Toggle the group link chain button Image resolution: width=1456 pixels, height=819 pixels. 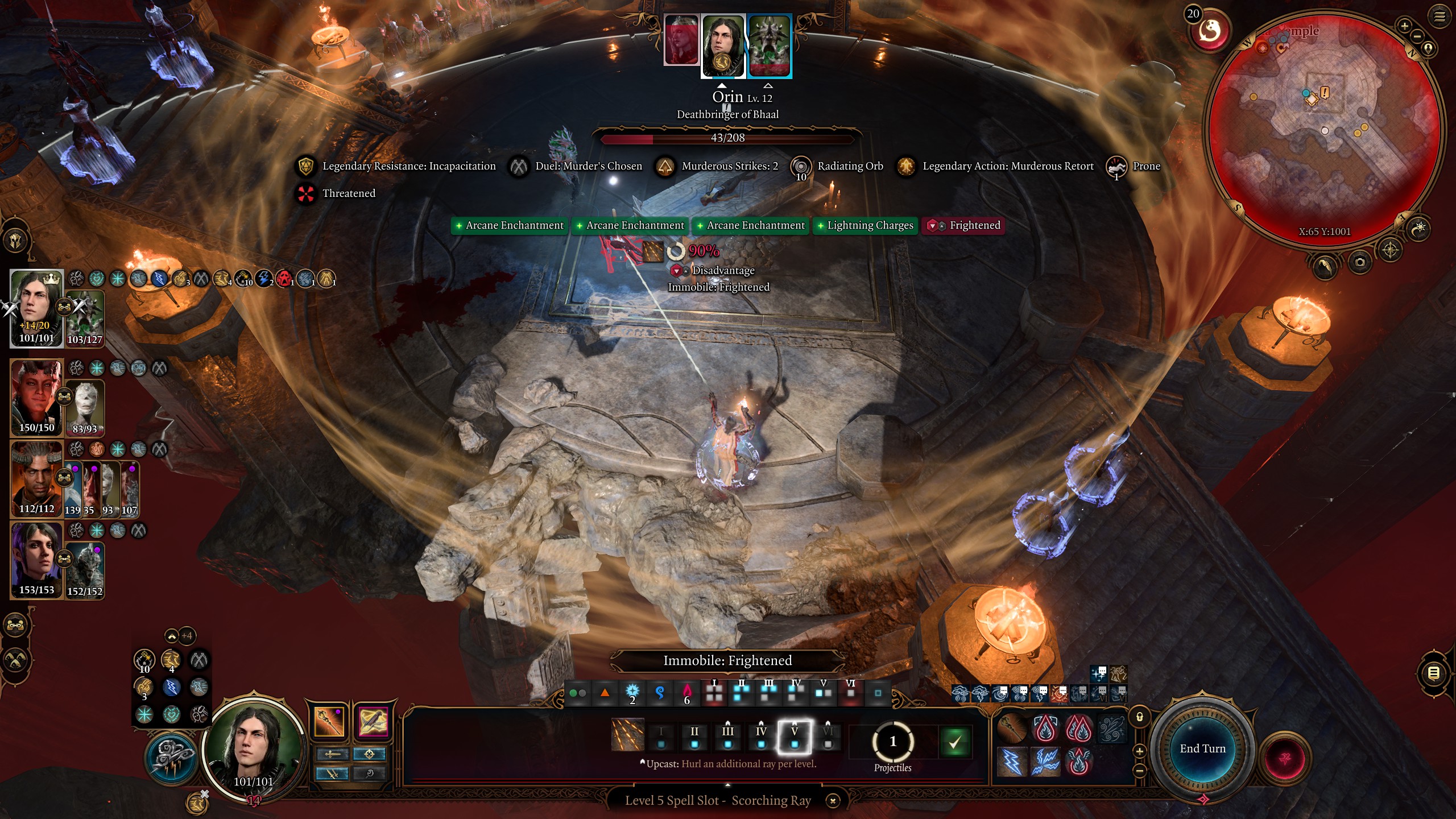pyautogui.click(x=15, y=626)
